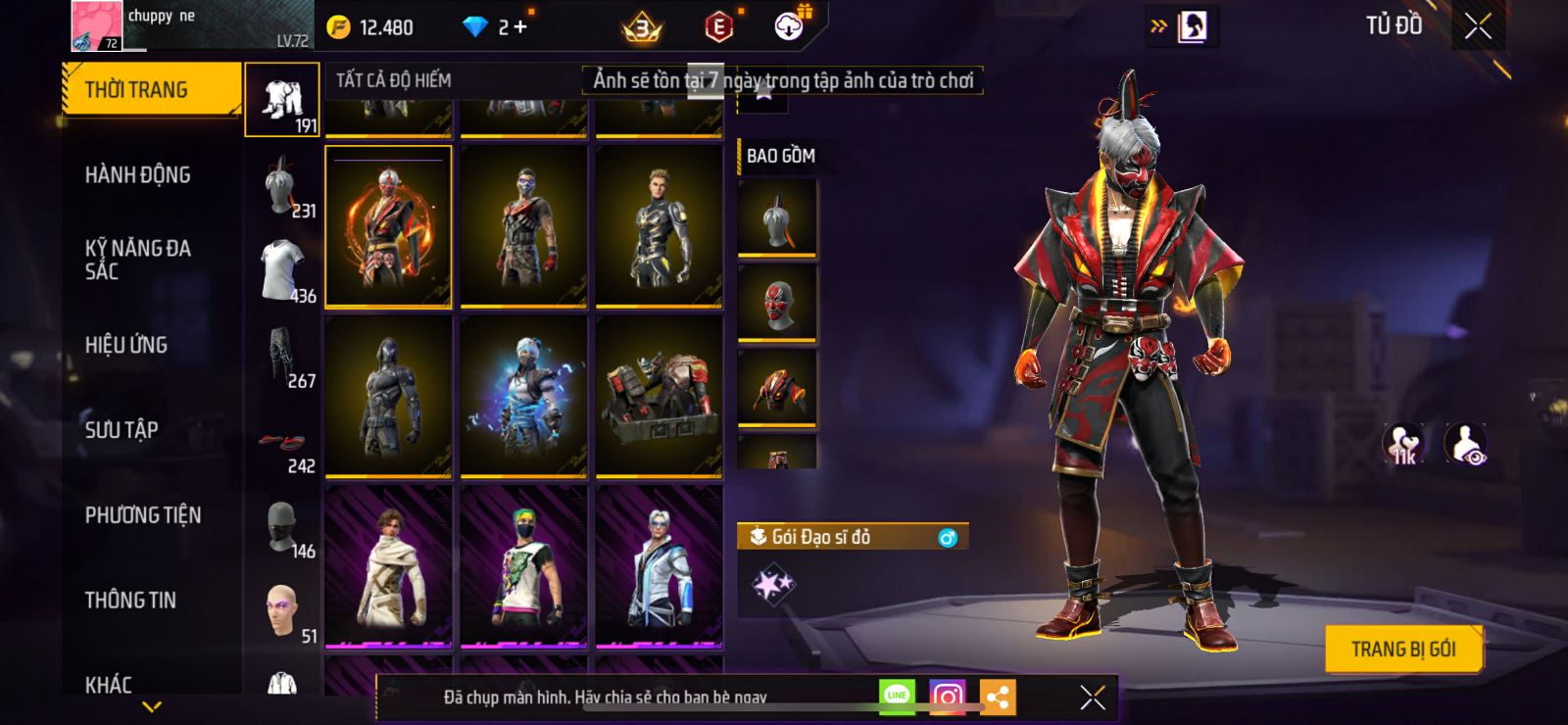Screen dimensions: 1568x725
Task: Share the screenshot to Instagram
Action: (947, 697)
